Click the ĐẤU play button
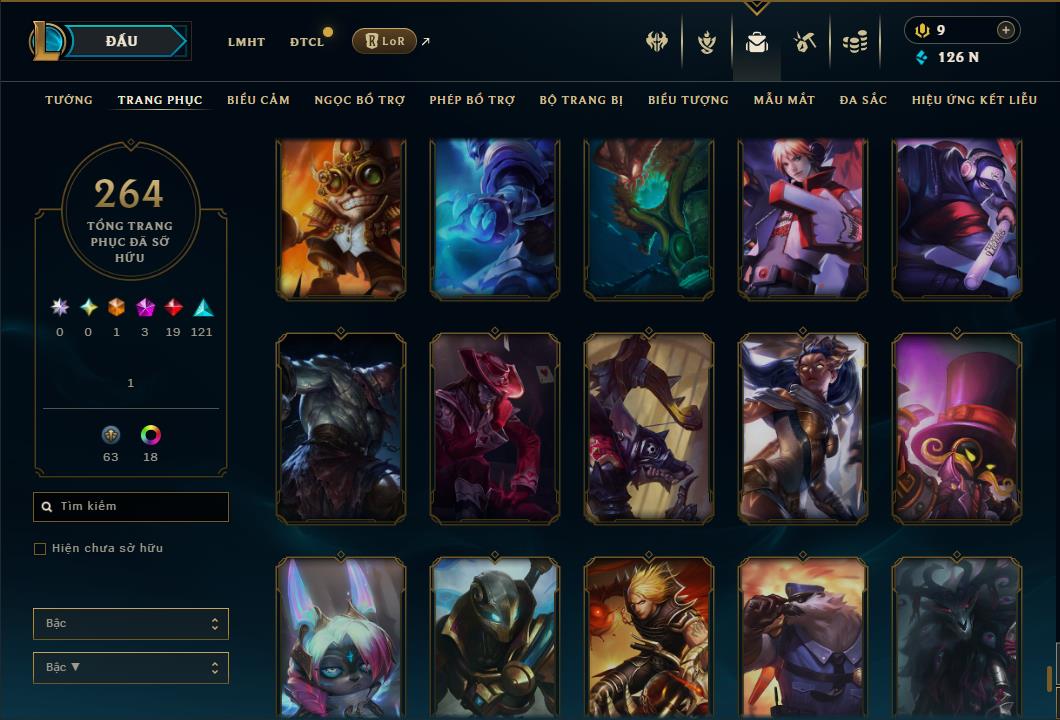The image size is (1060, 720). tap(122, 41)
